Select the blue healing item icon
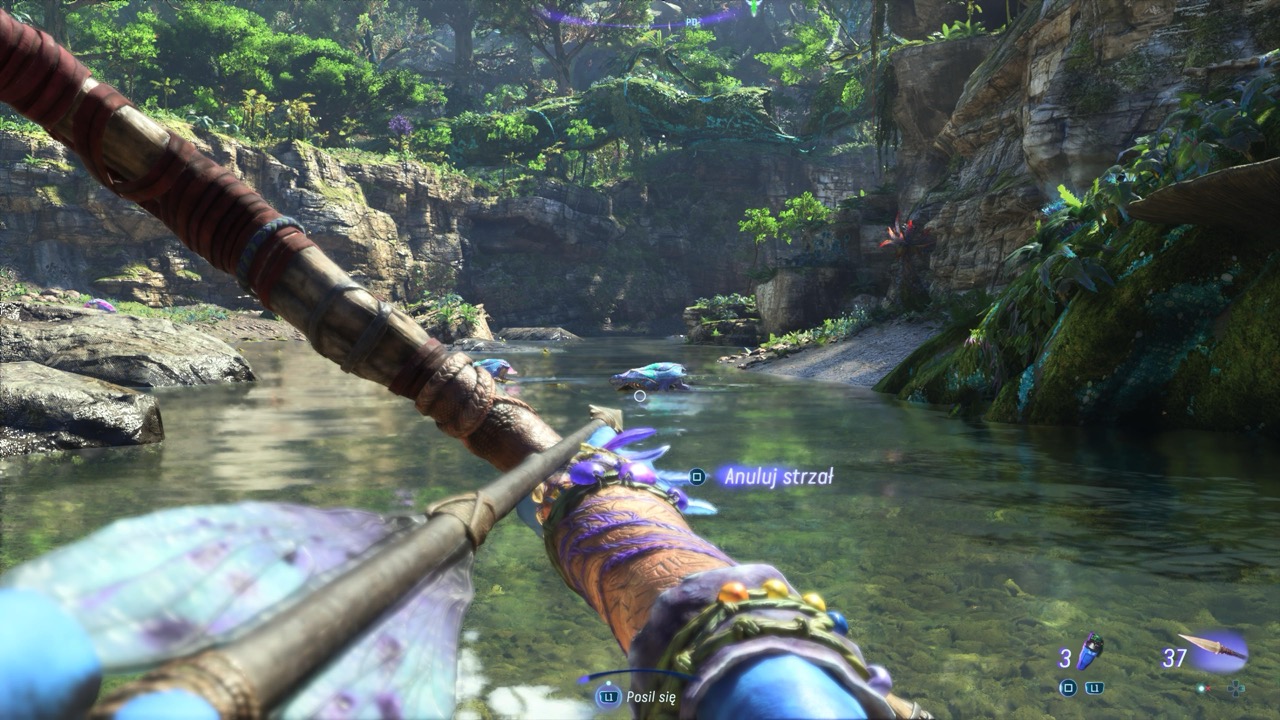The image size is (1280, 720). point(1090,651)
